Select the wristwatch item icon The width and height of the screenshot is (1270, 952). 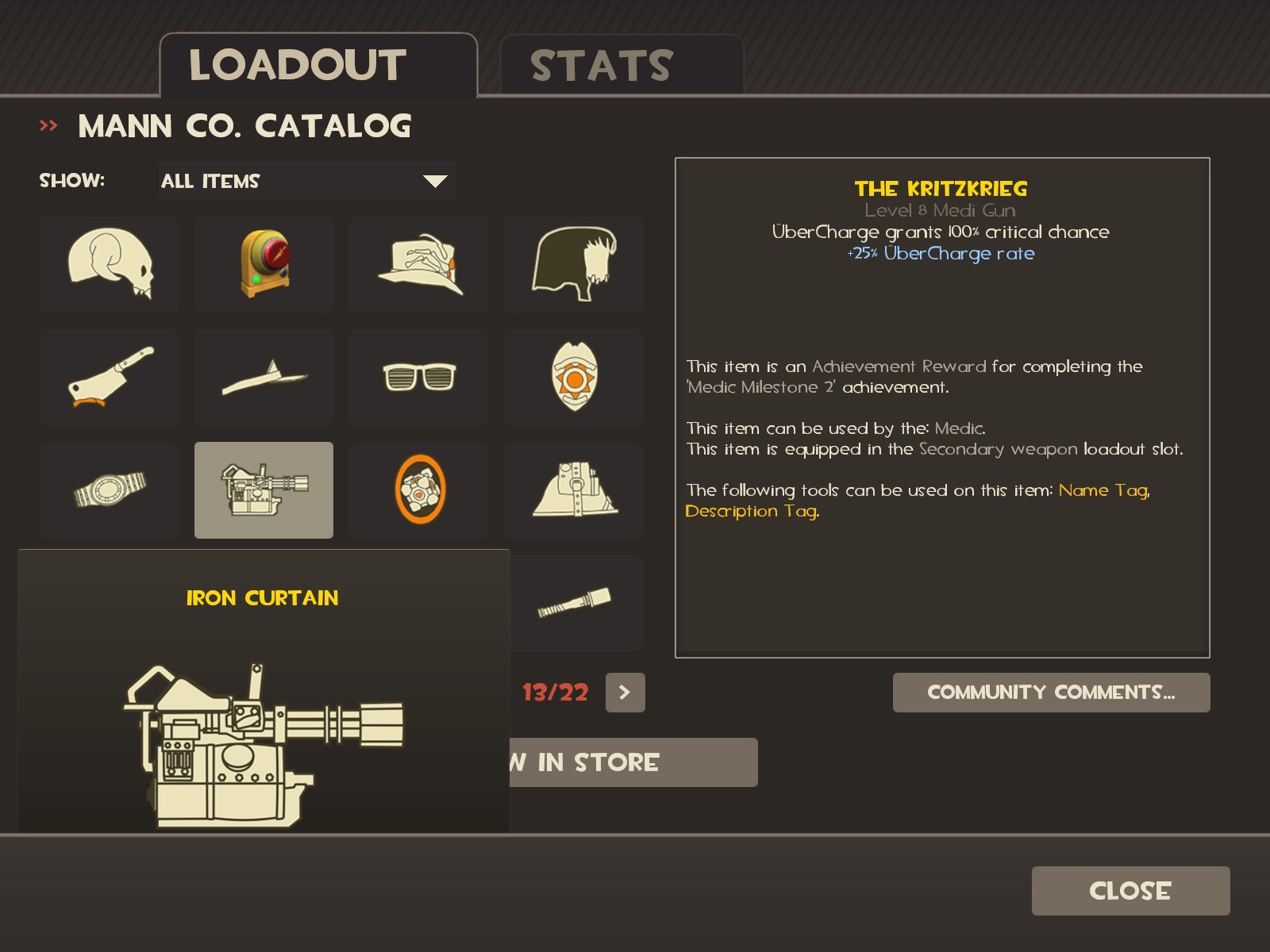pos(108,489)
